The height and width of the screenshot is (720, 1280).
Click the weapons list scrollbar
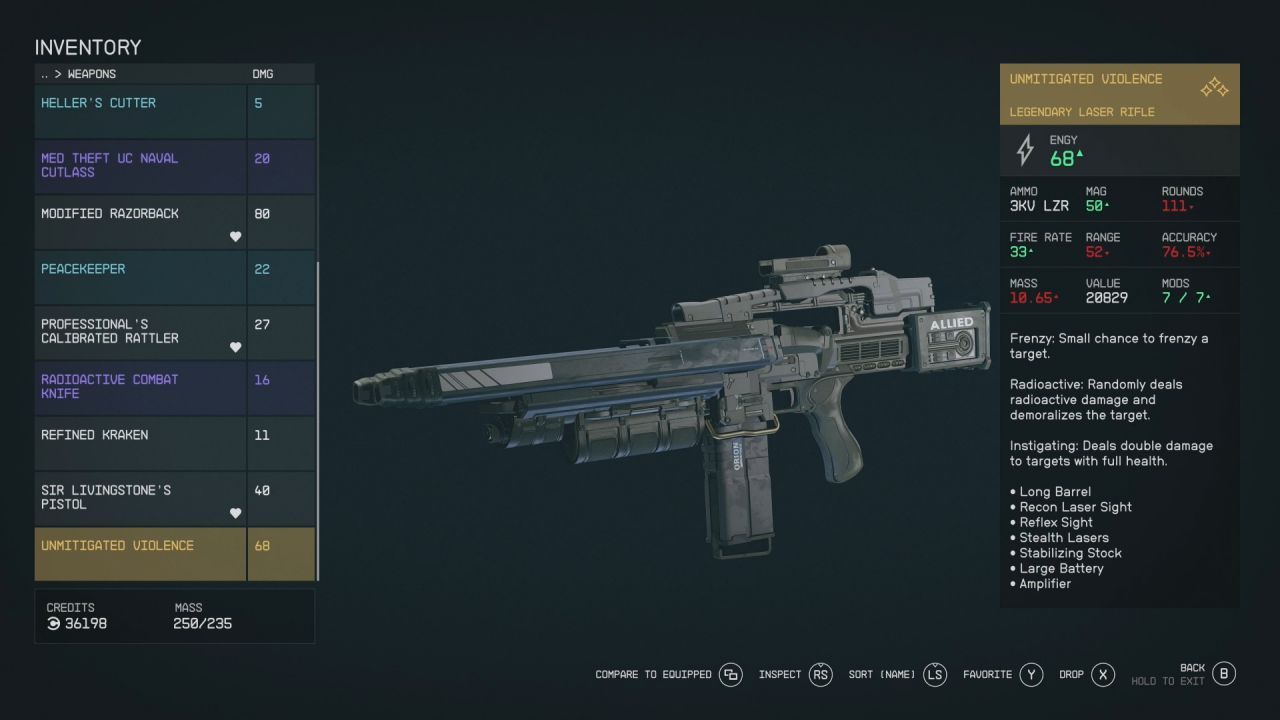[x=318, y=420]
